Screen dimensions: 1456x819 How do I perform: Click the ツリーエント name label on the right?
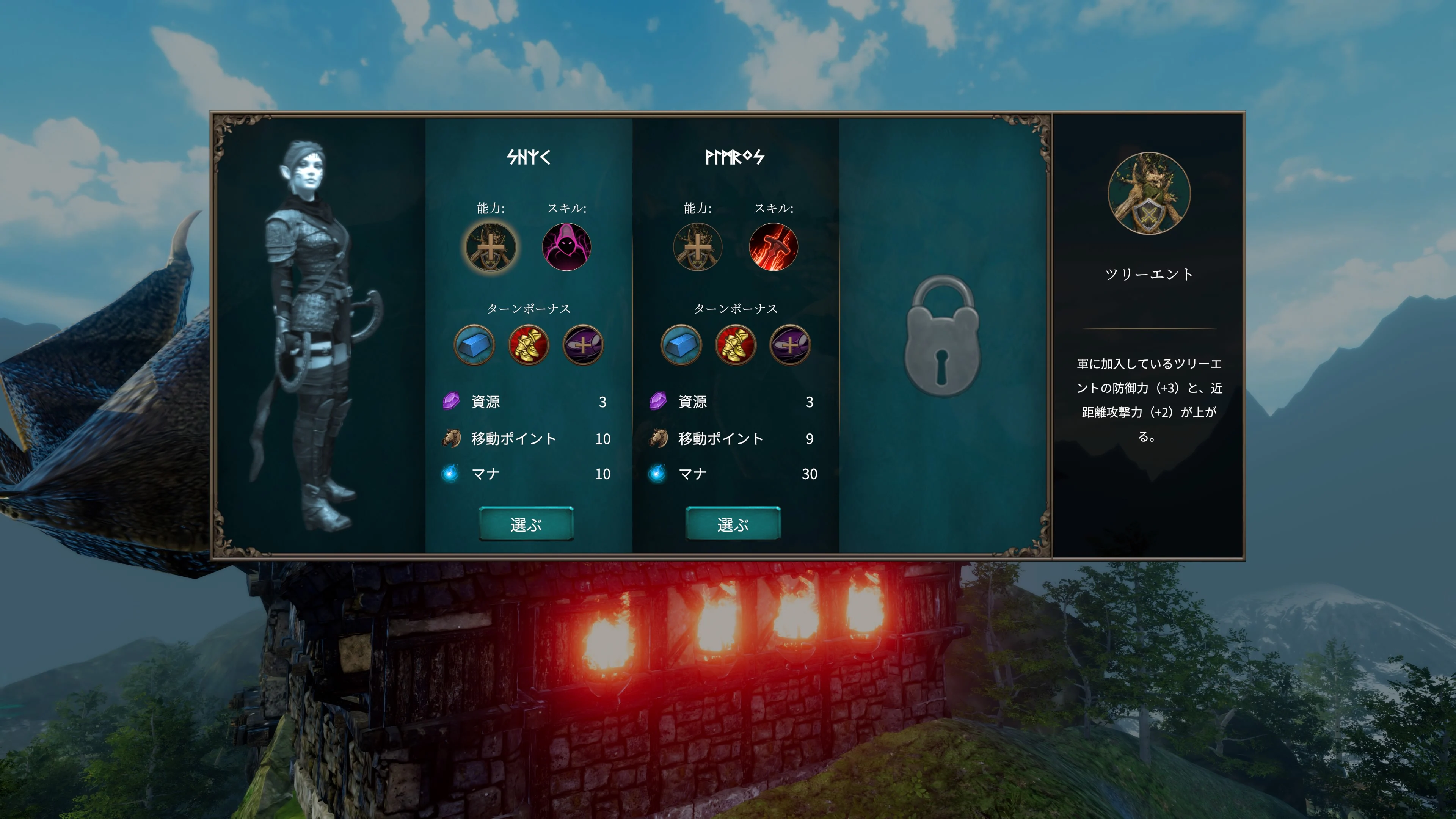coord(1148,275)
